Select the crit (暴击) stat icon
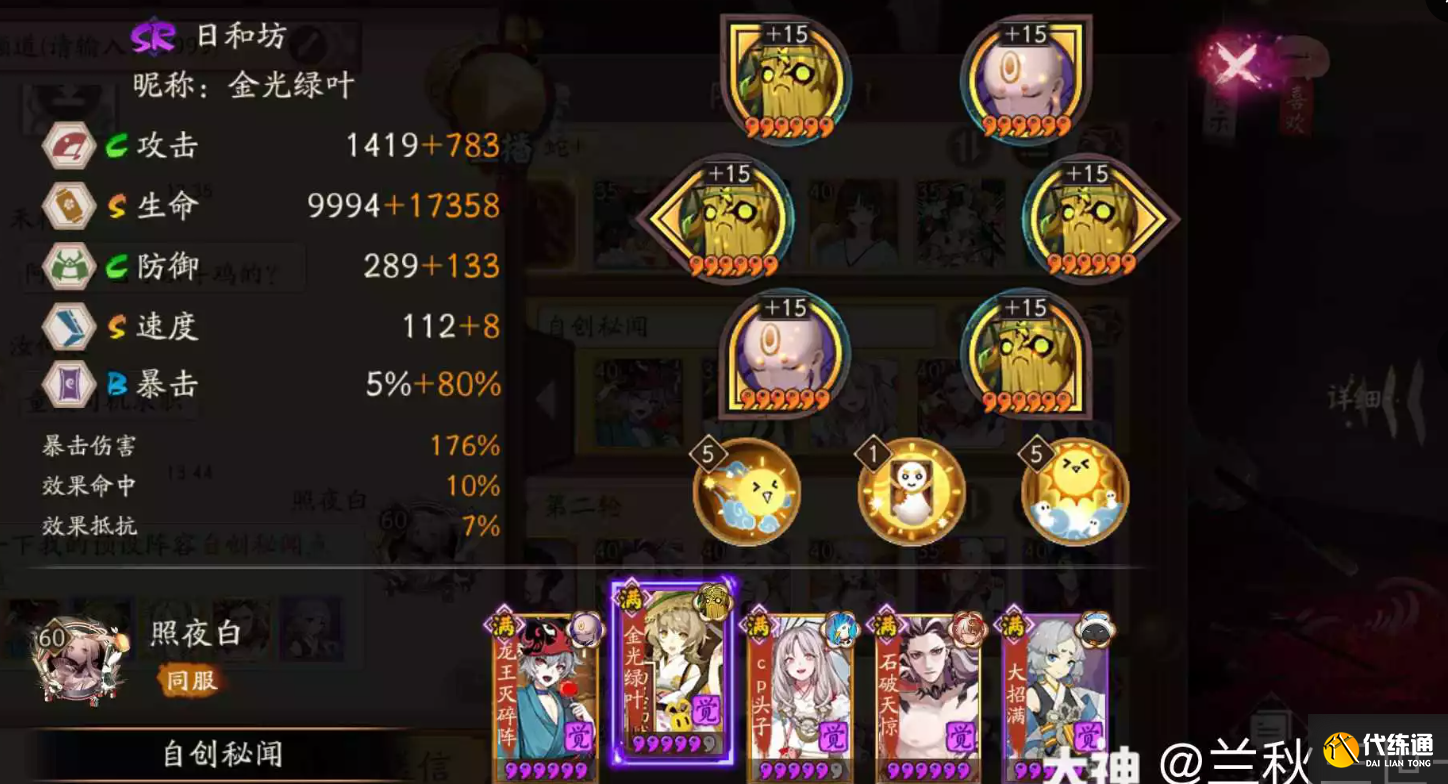The width and height of the screenshot is (1448, 784). pos(67,385)
